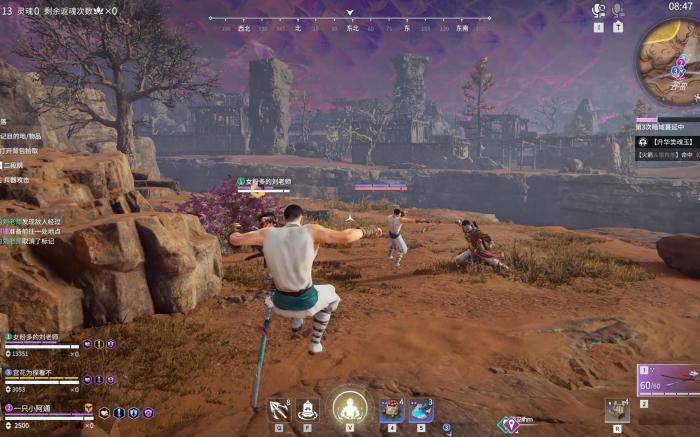700x437 pixels.
Task: Toggle the microphone icon
Action: click(617, 10)
